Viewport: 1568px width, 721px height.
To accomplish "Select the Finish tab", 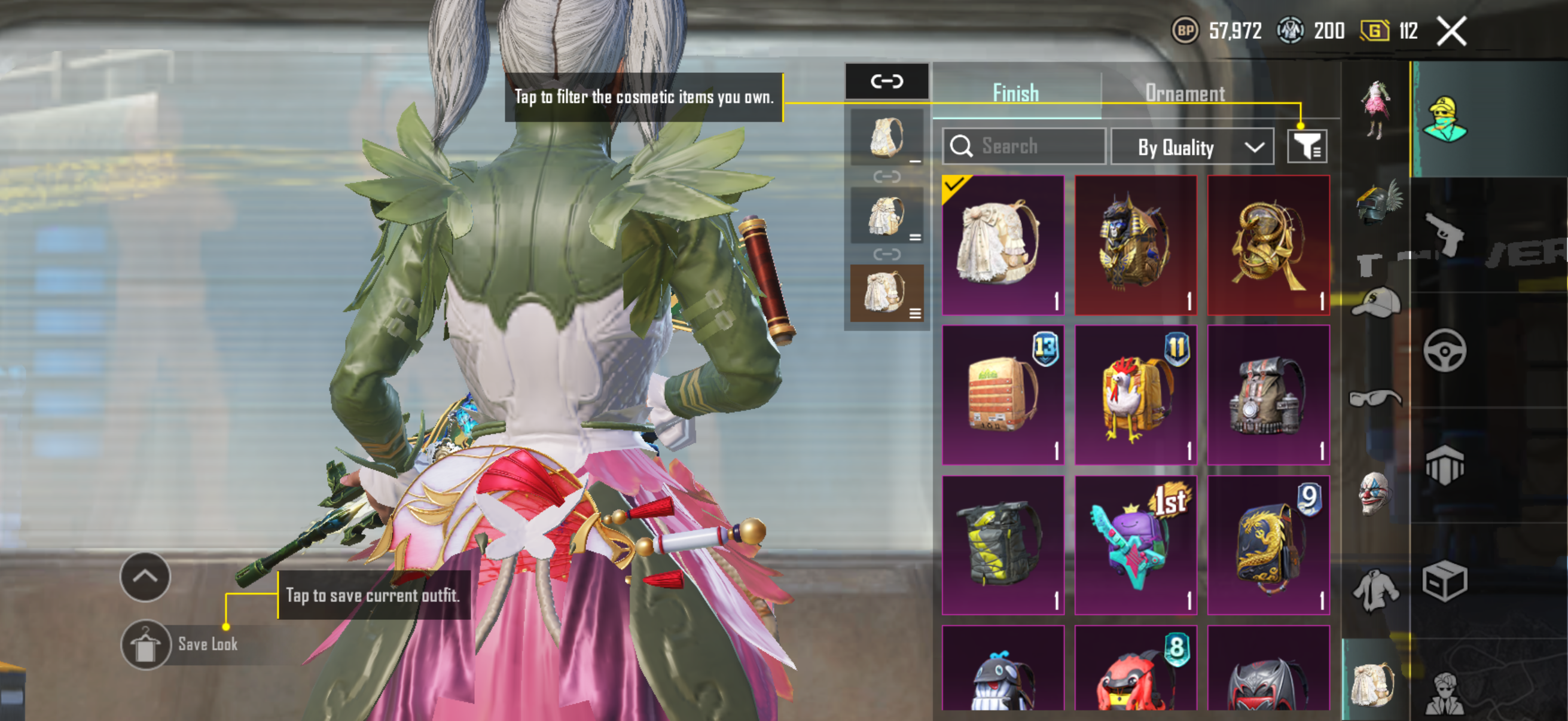I will point(1015,93).
